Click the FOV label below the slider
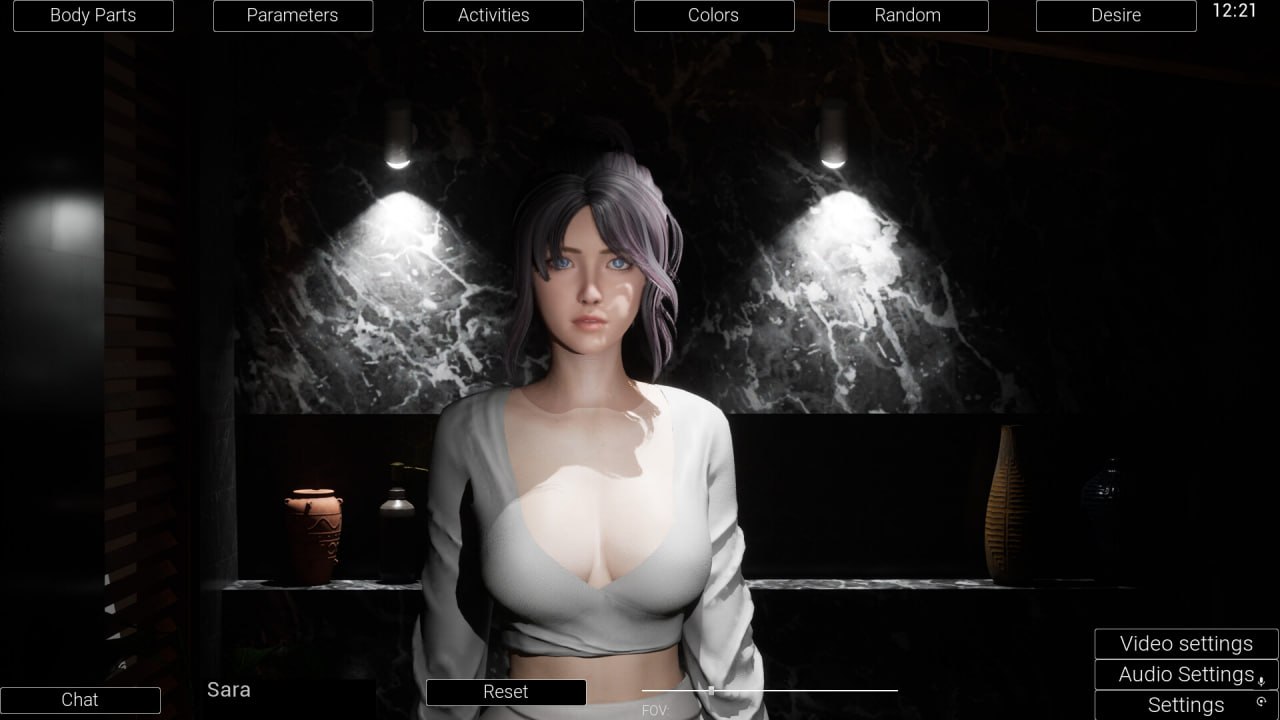Screen dimensions: 1280x720 coord(654,710)
